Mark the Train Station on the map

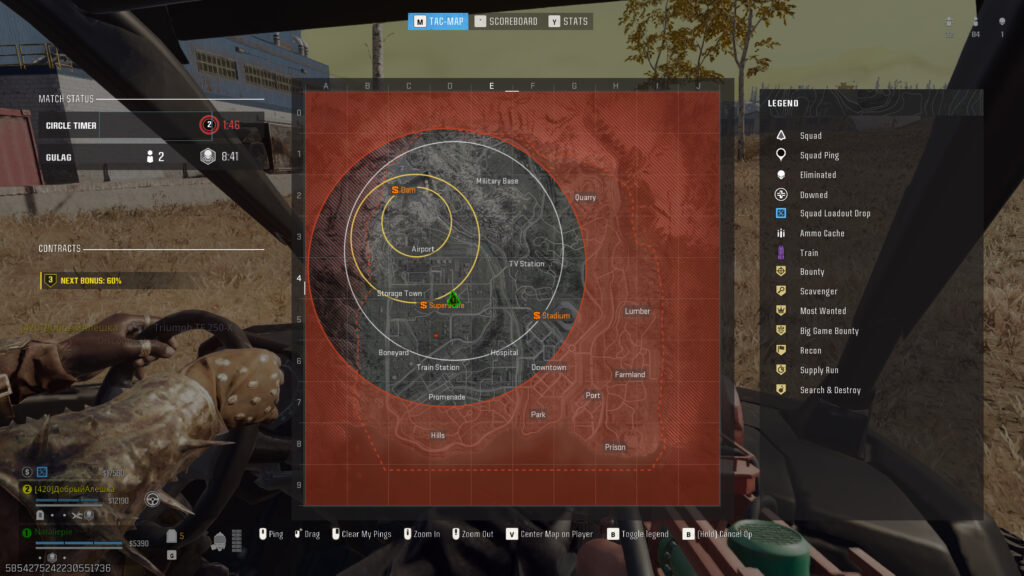click(x=438, y=367)
